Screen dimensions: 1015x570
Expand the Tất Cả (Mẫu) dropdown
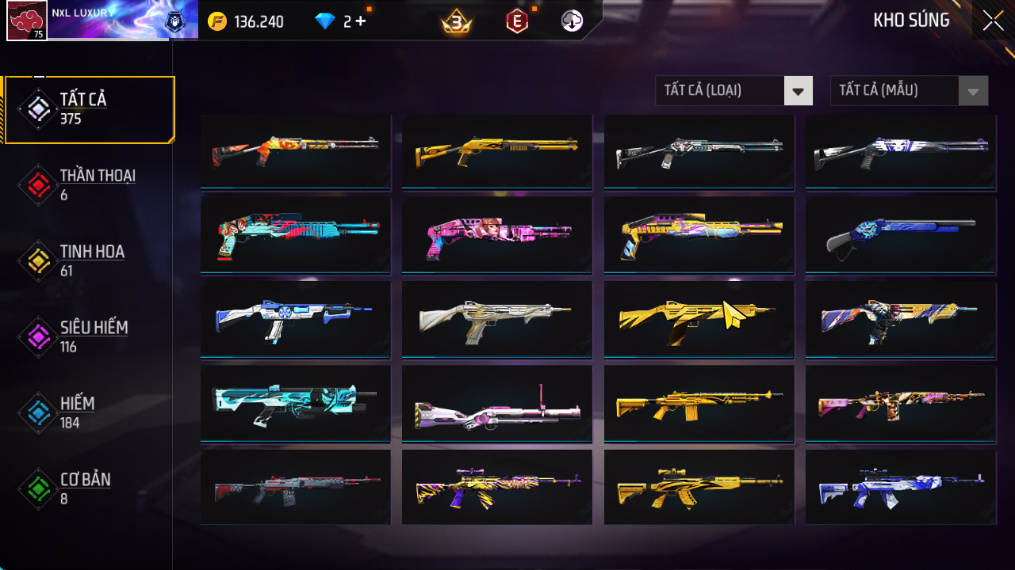[908, 91]
